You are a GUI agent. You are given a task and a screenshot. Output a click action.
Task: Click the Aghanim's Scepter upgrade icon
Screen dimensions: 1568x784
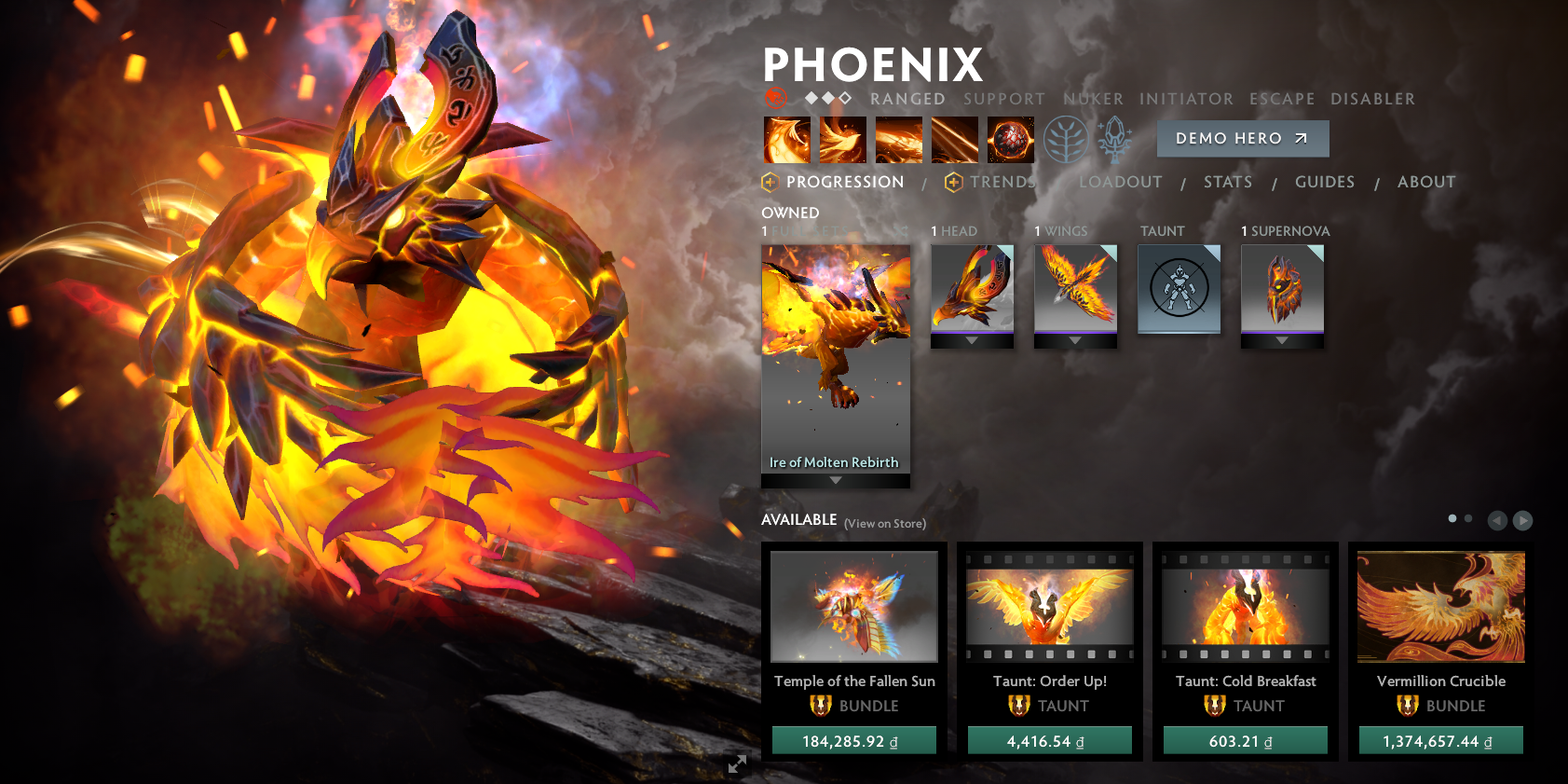click(x=1115, y=137)
